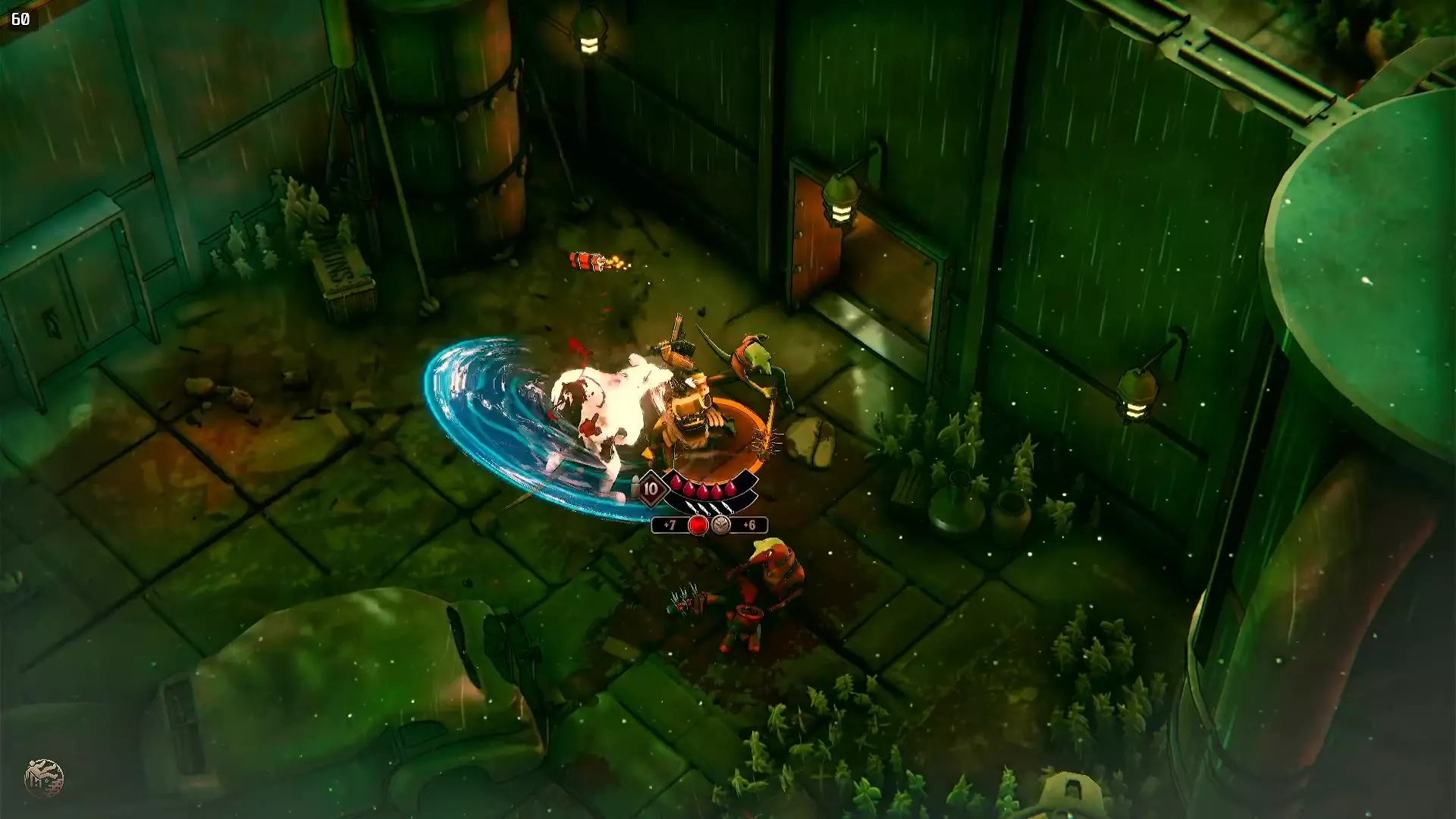Click a red blood-drop pip on the health arc

(704, 490)
